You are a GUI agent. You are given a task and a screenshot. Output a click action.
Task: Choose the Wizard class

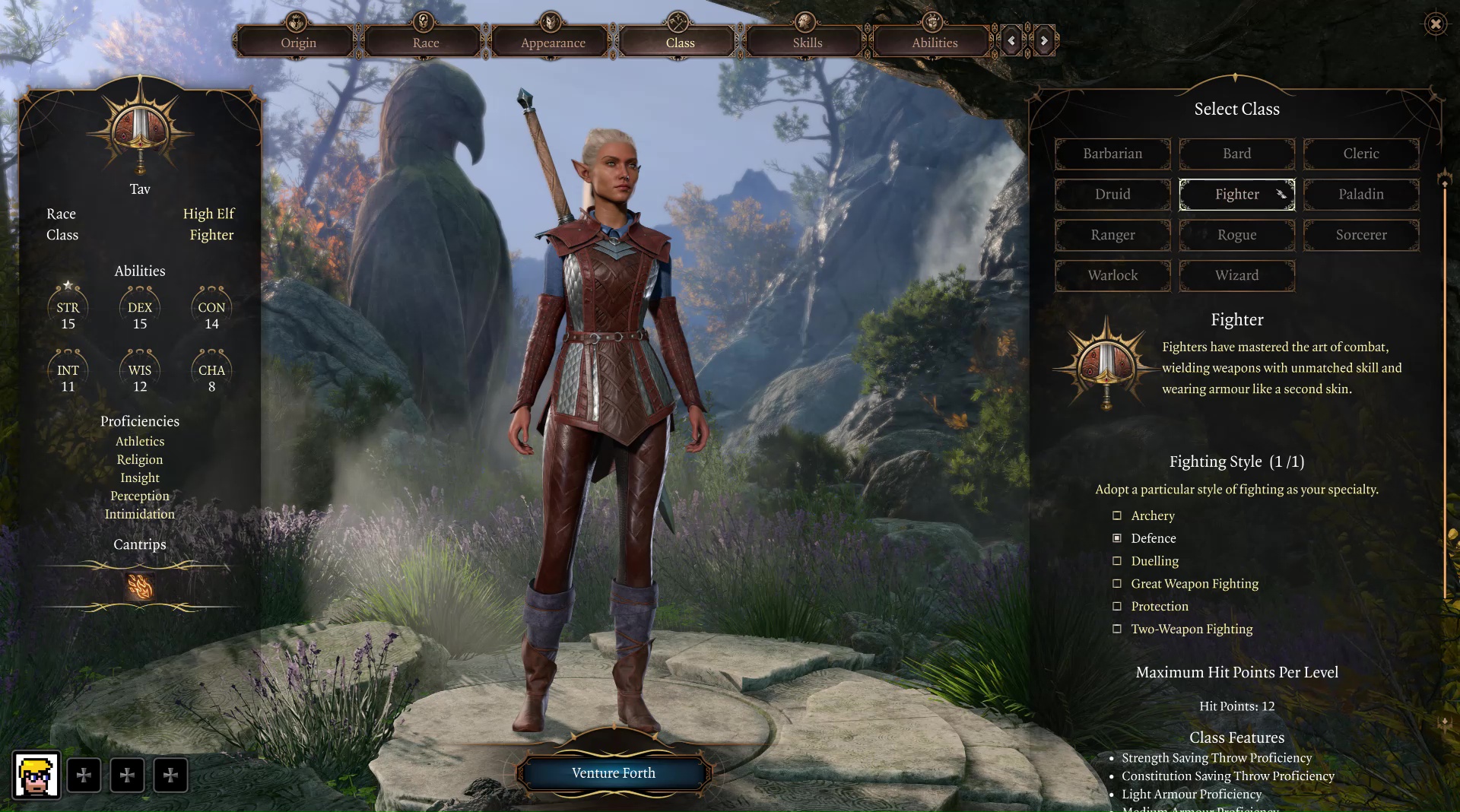point(1236,275)
